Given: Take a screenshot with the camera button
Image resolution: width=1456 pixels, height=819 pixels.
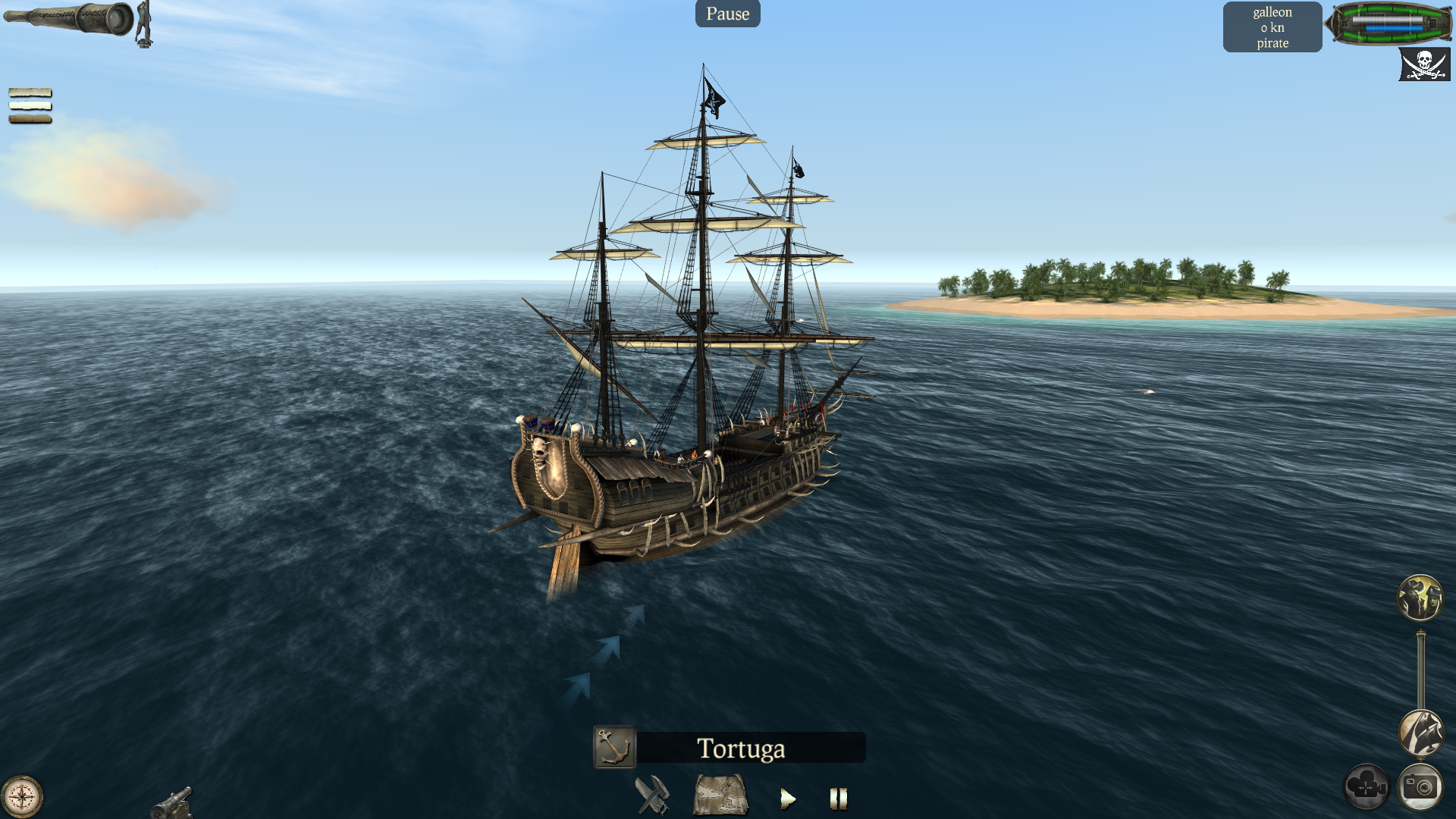Looking at the screenshot, I should (1420, 787).
